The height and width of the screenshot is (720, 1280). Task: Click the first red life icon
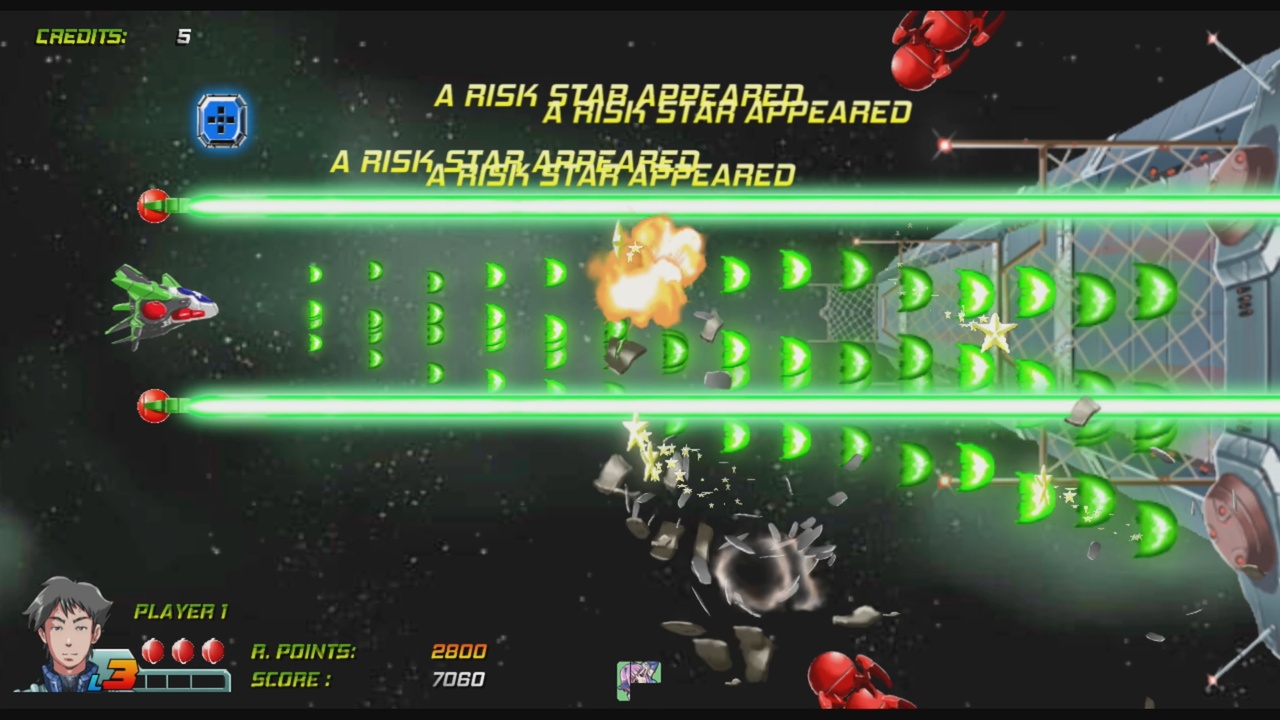click(x=152, y=651)
